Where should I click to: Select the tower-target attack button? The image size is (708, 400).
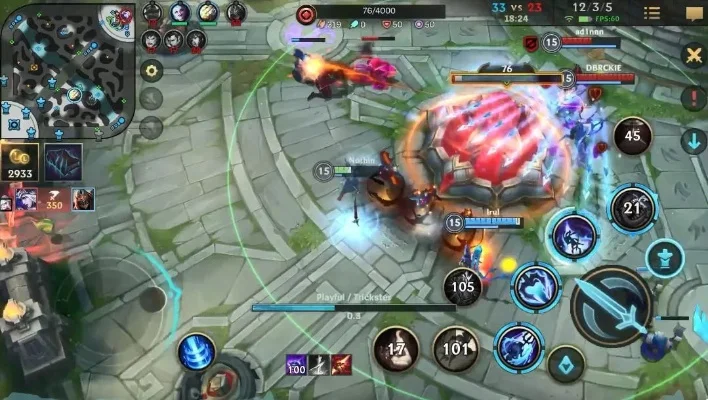click(x=664, y=258)
